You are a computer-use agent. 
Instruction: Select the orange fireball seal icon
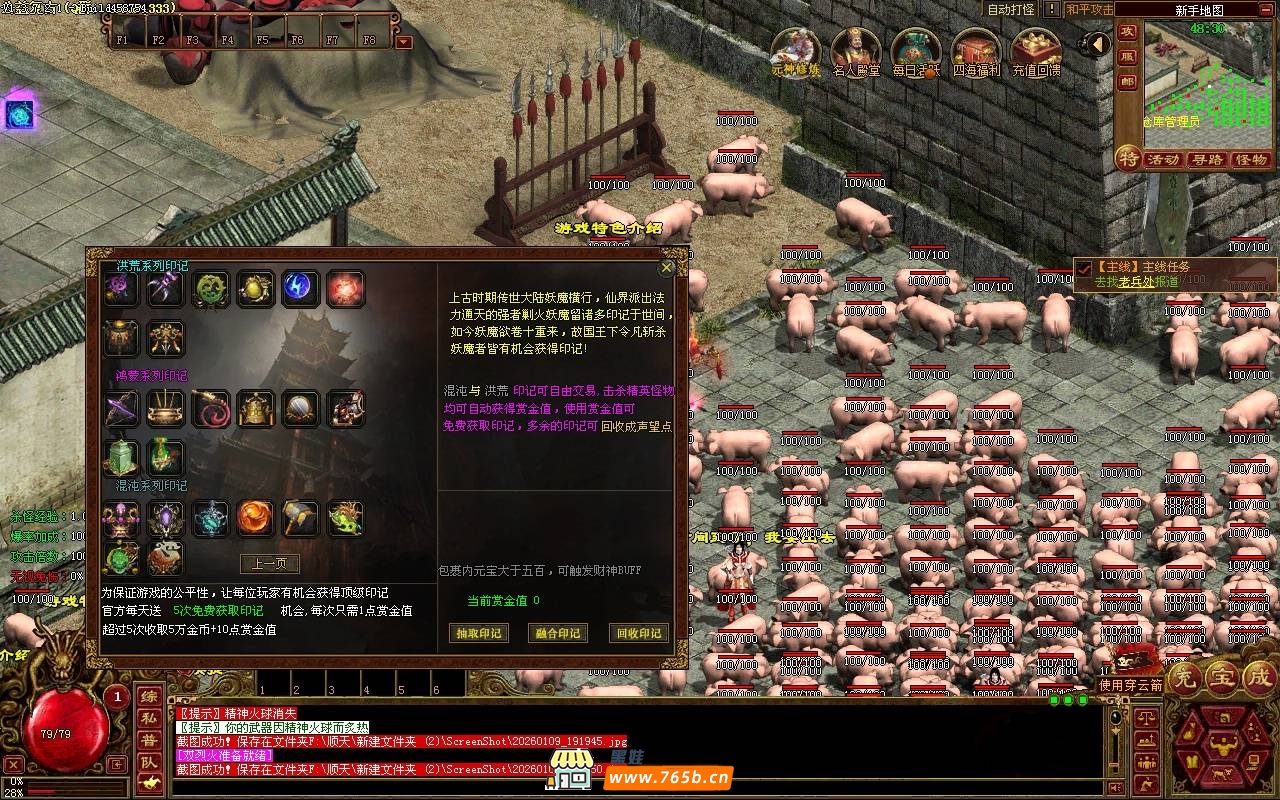[x=255, y=518]
